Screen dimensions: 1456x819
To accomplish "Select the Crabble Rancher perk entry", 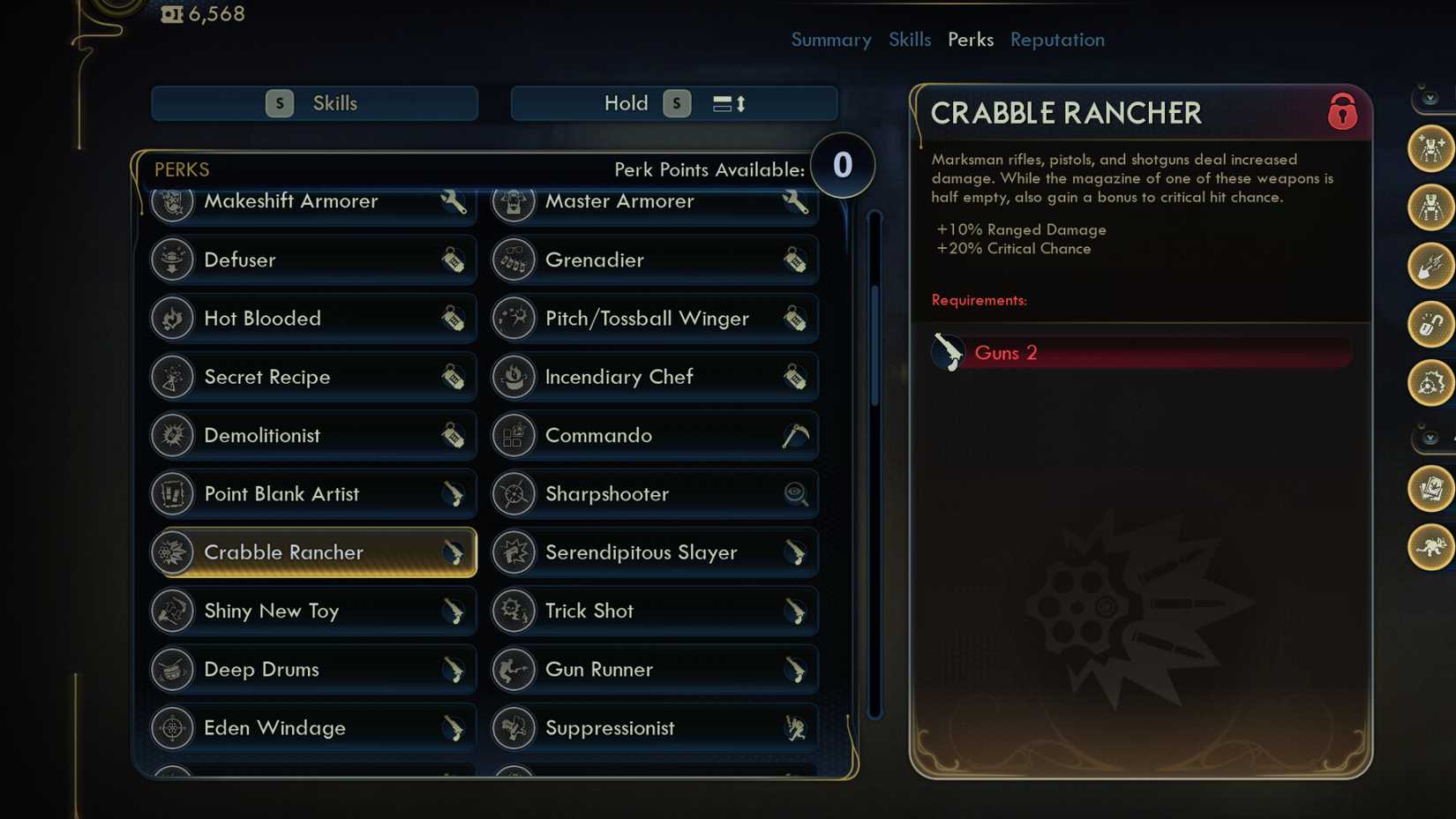I will click(x=313, y=552).
